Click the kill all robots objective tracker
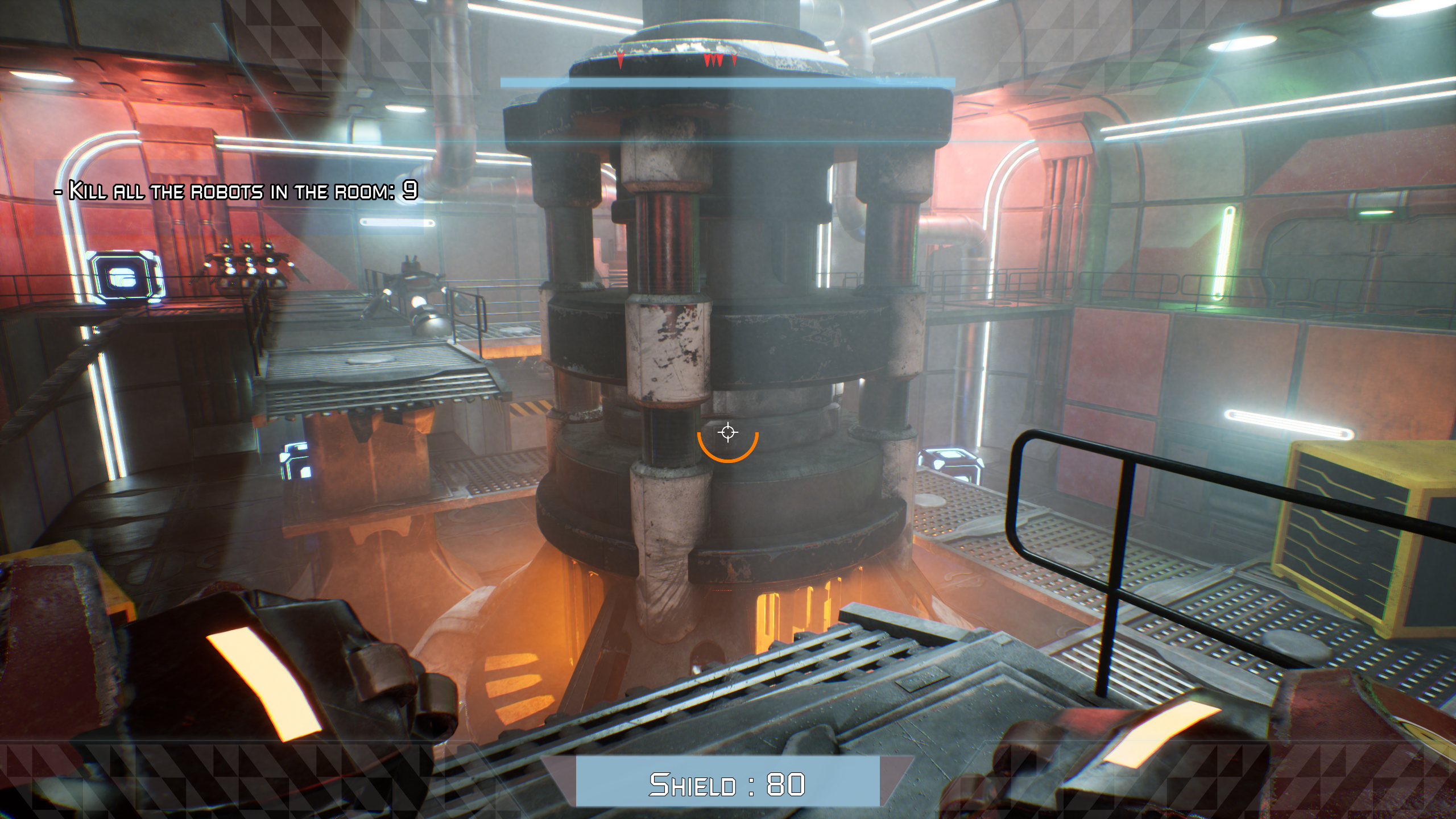Viewport: 1456px width, 819px height. (236, 191)
